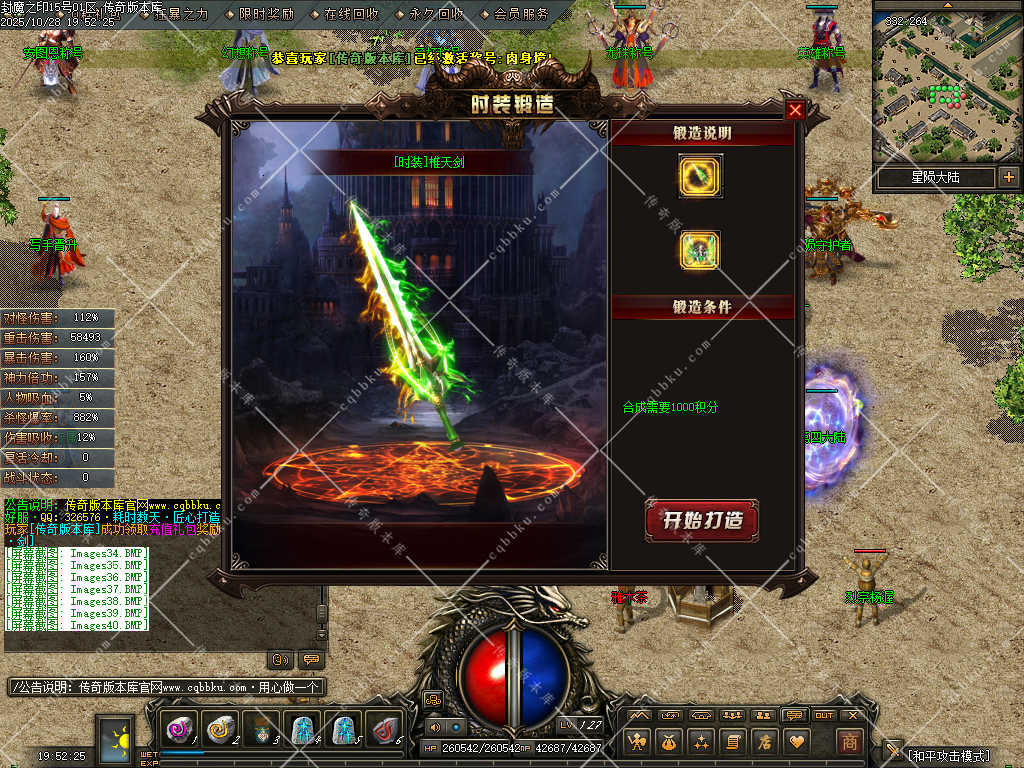Click the OUT exit button
The image size is (1024, 768).
(x=824, y=715)
